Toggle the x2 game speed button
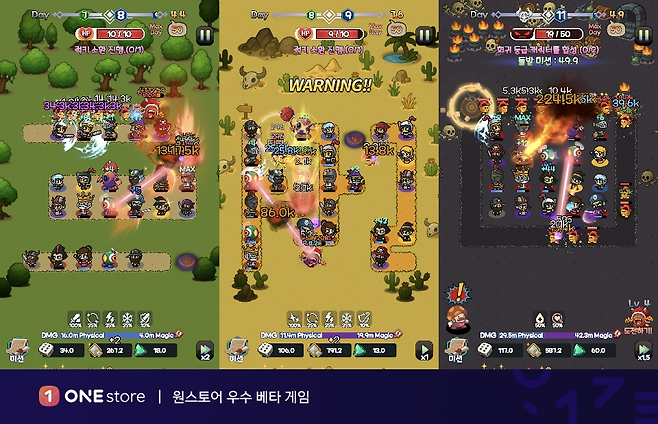 point(205,353)
